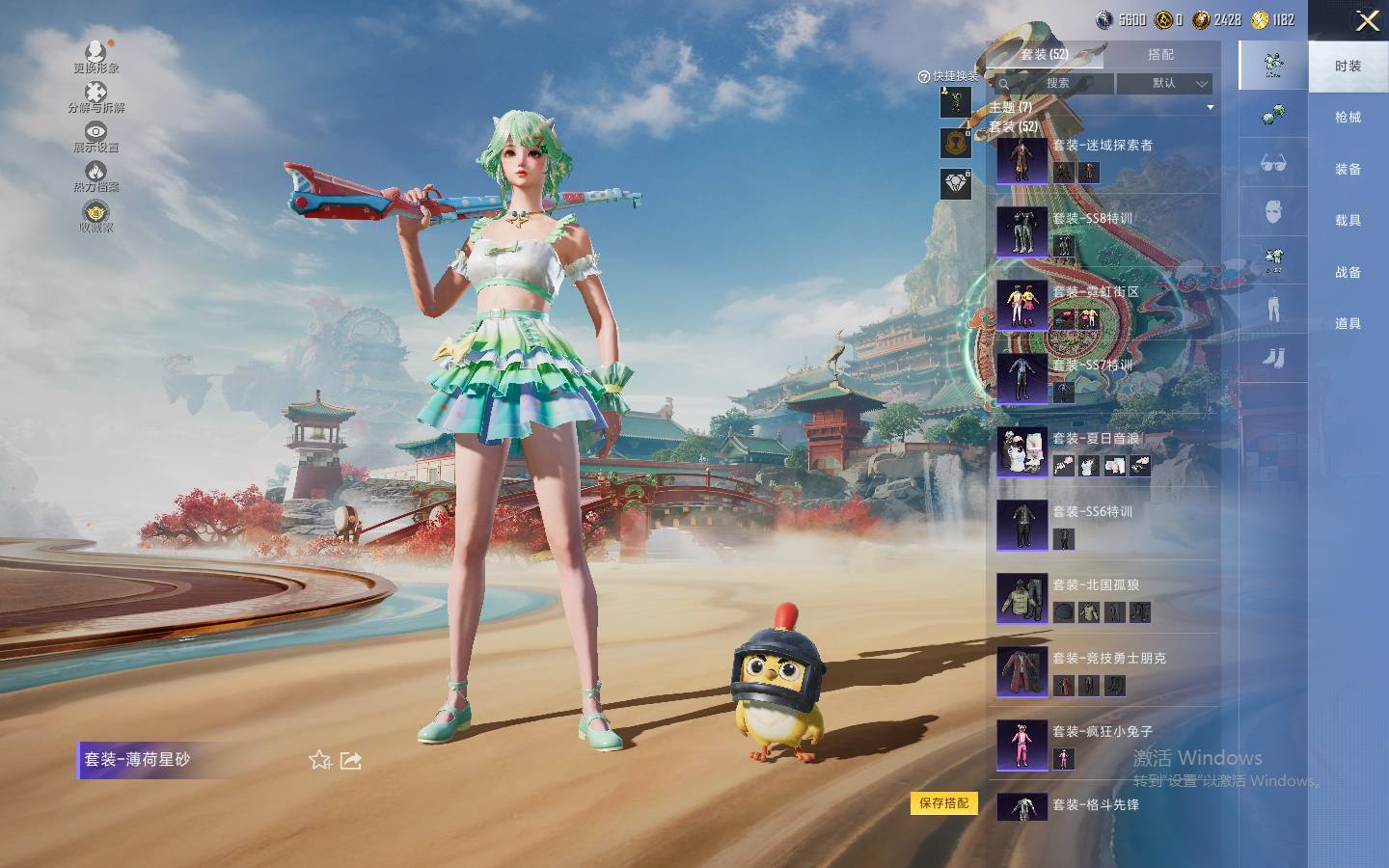
Task: Favorite the outfit with the star icon
Action: point(320,760)
